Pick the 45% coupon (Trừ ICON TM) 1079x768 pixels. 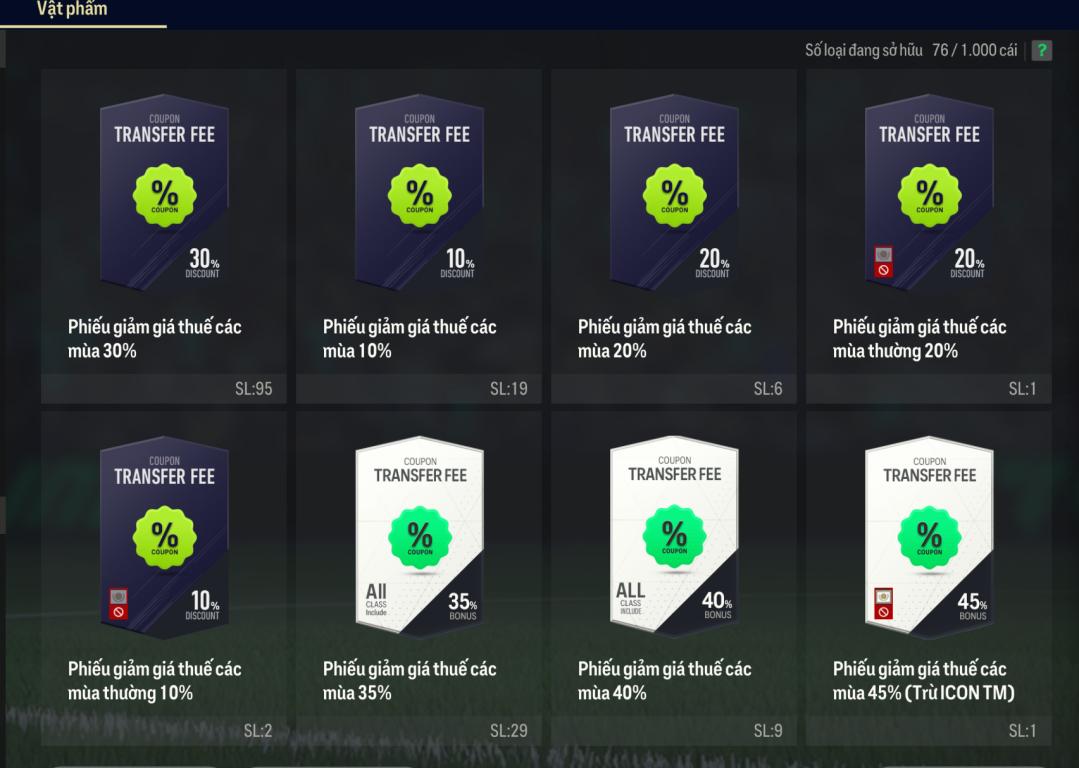click(929, 578)
